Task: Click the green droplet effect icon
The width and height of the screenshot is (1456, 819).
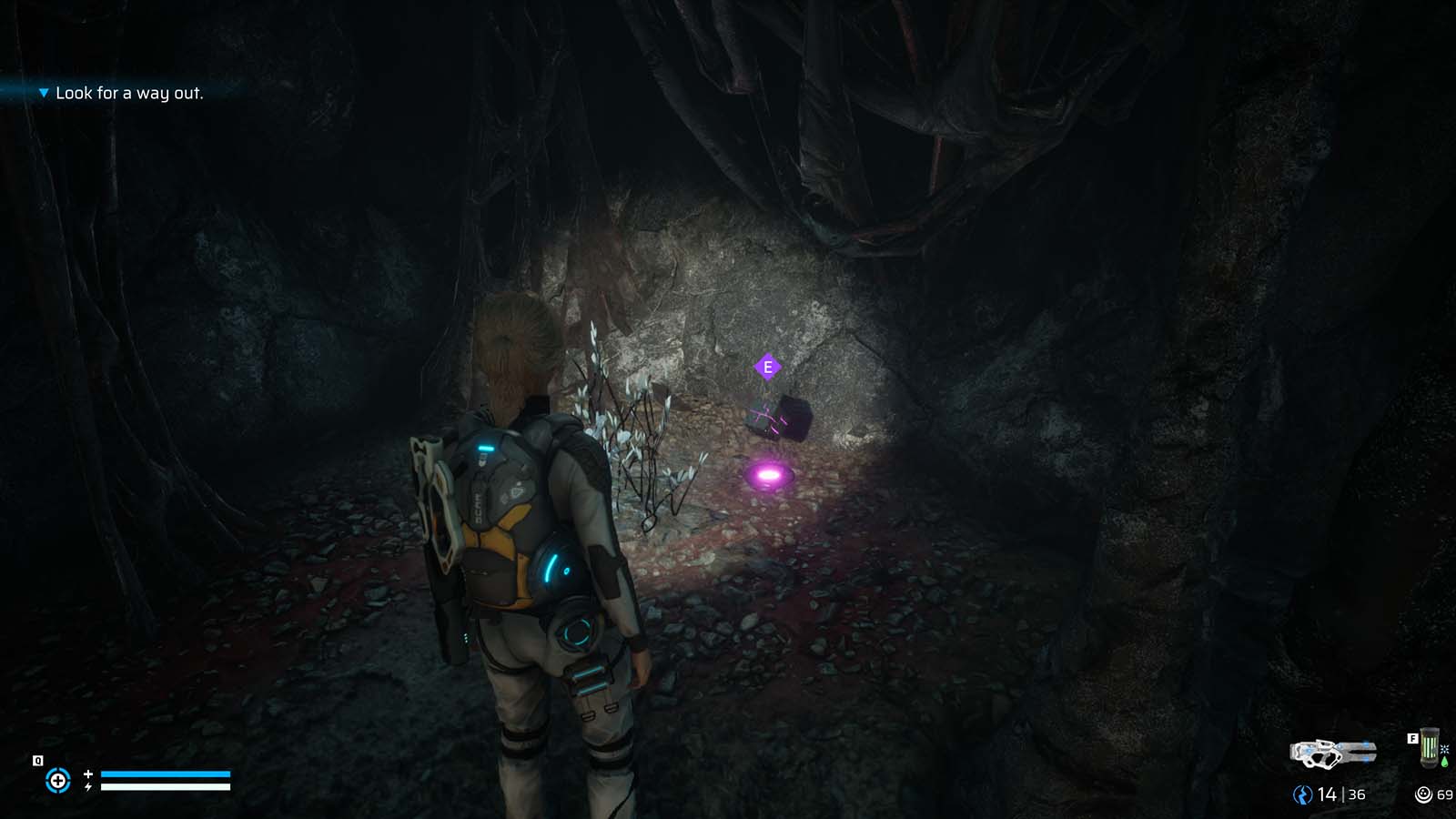Action: pos(1445,763)
